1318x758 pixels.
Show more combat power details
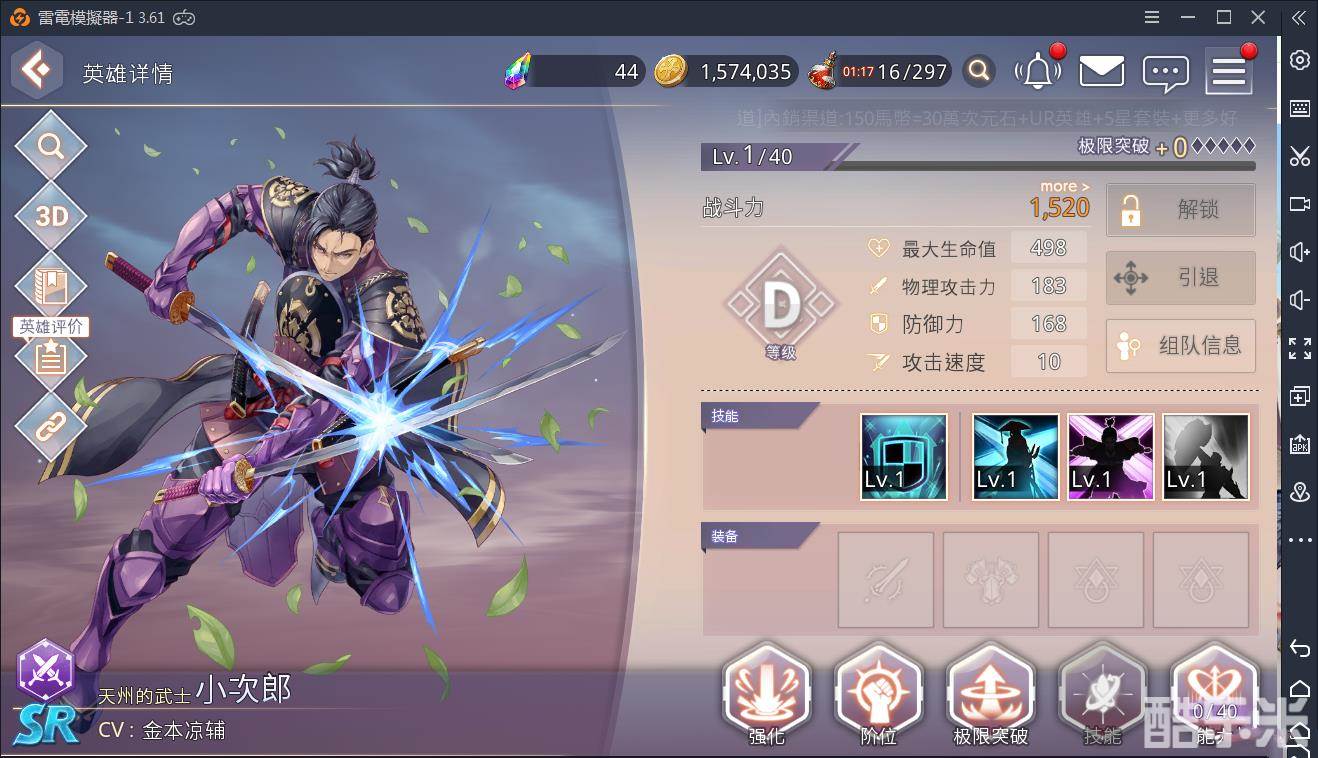click(1064, 187)
